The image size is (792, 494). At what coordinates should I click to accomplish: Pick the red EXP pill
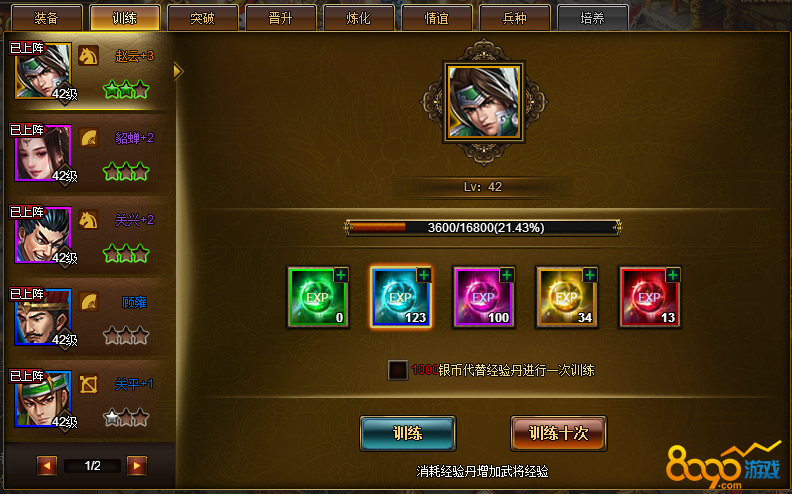click(649, 297)
